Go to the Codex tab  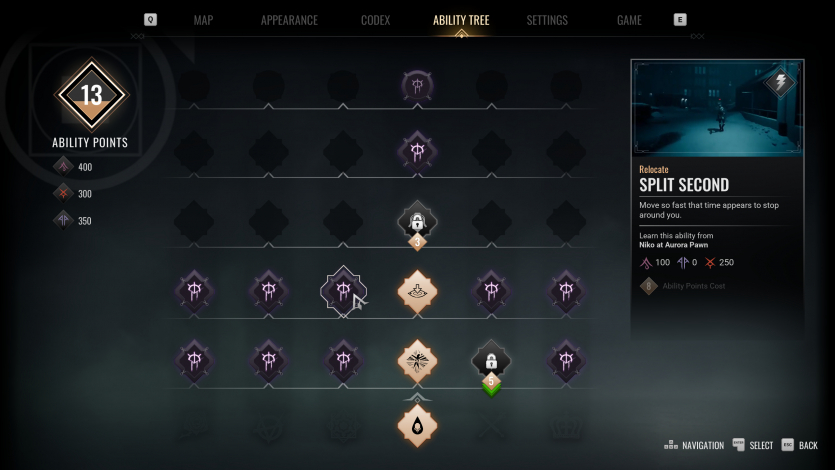point(375,20)
